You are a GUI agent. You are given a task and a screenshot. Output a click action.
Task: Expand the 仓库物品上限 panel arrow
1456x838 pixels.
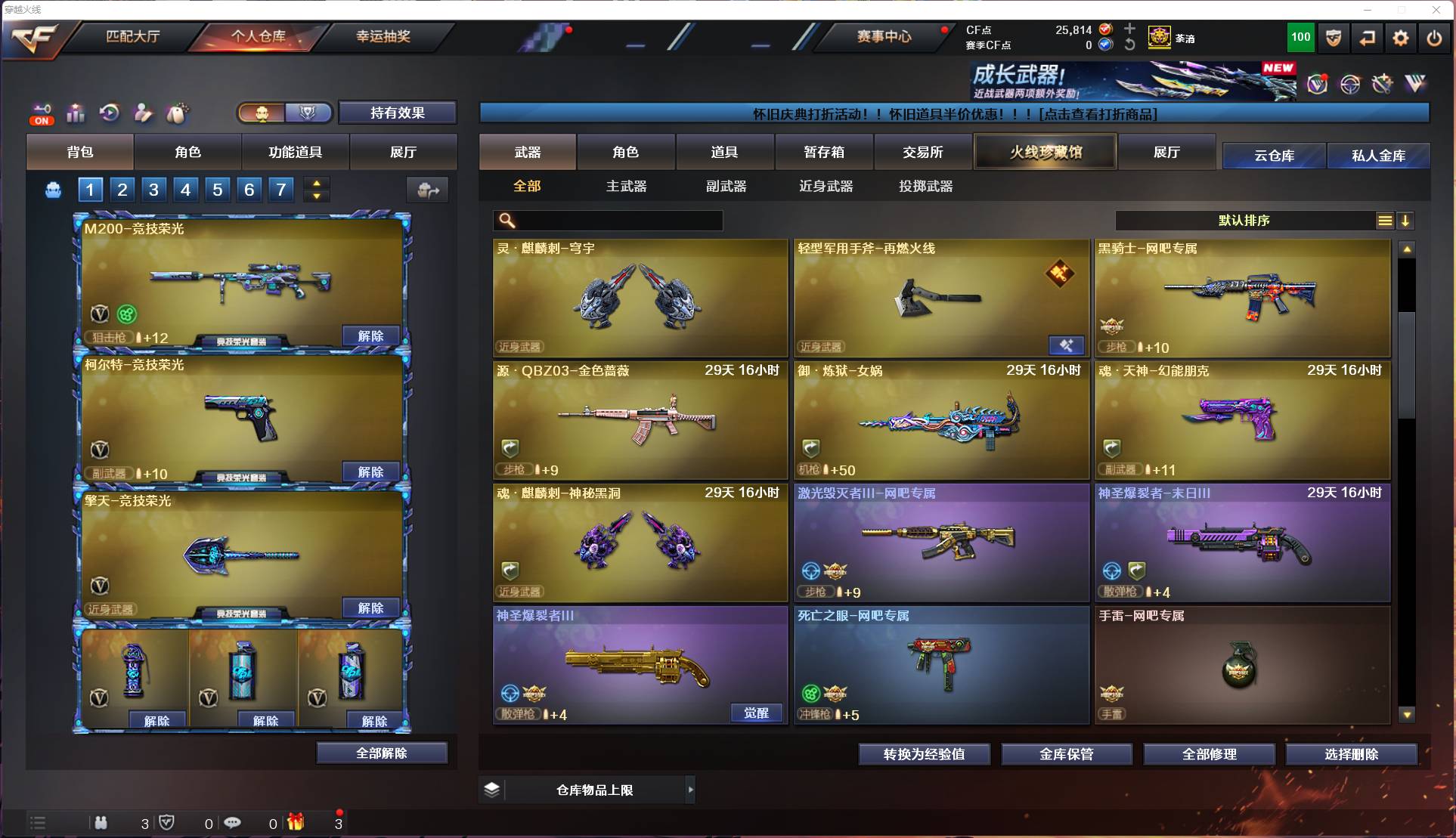[x=691, y=790]
